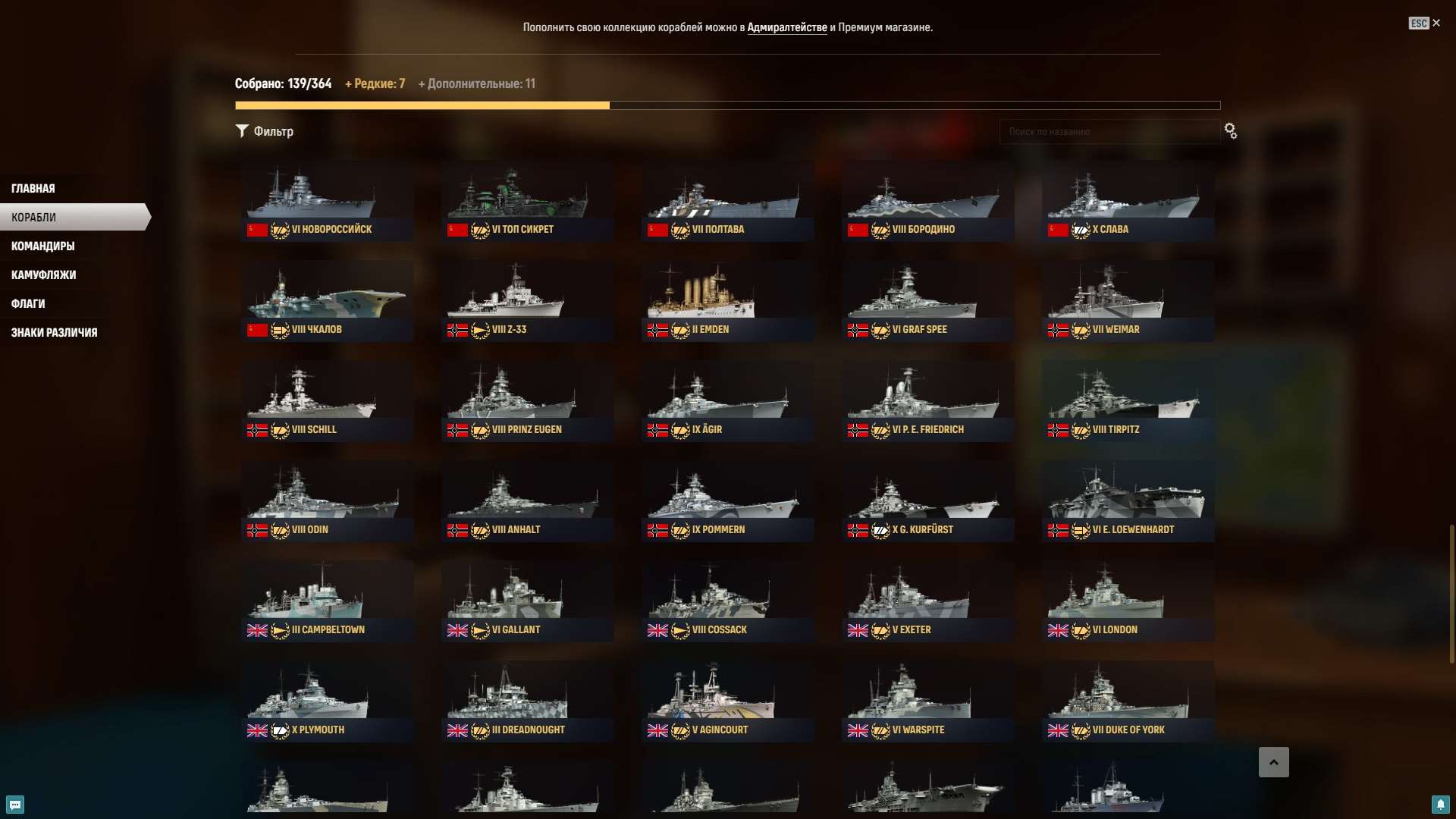
Task: Select the V Agincourt ship card
Action: pyautogui.click(x=726, y=698)
